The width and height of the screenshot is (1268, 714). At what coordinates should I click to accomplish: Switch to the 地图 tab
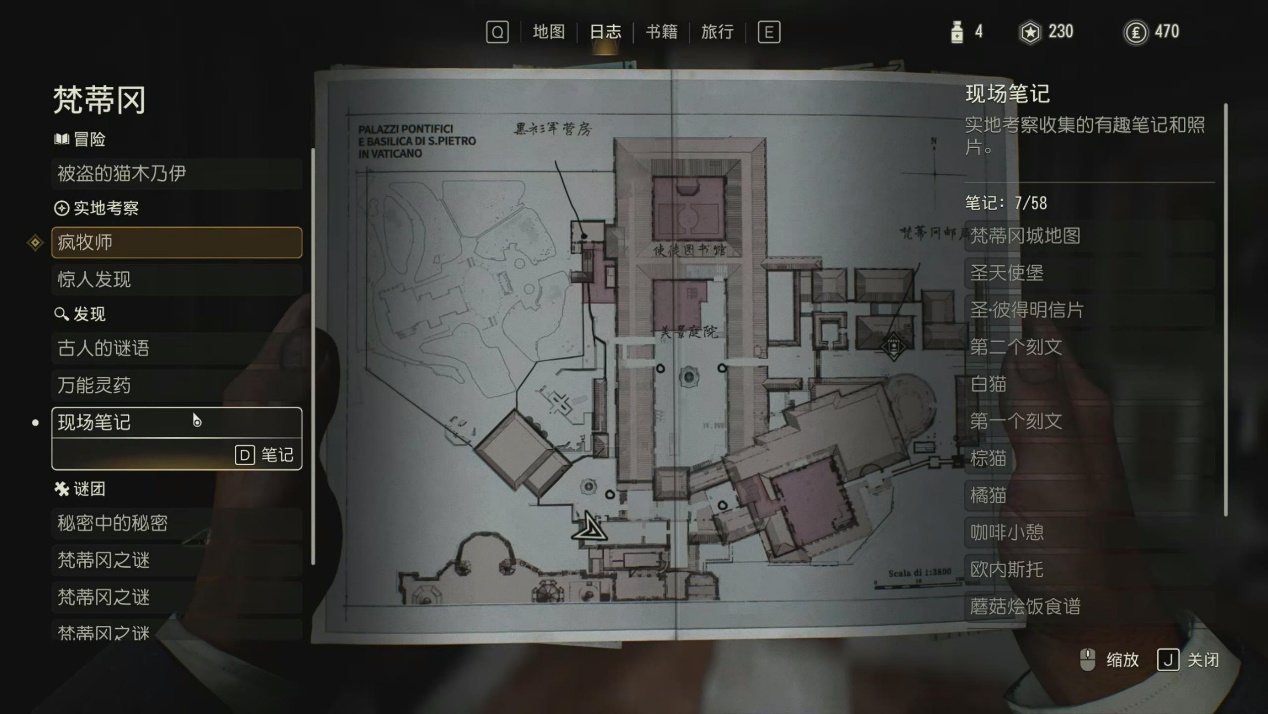click(548, 32)
